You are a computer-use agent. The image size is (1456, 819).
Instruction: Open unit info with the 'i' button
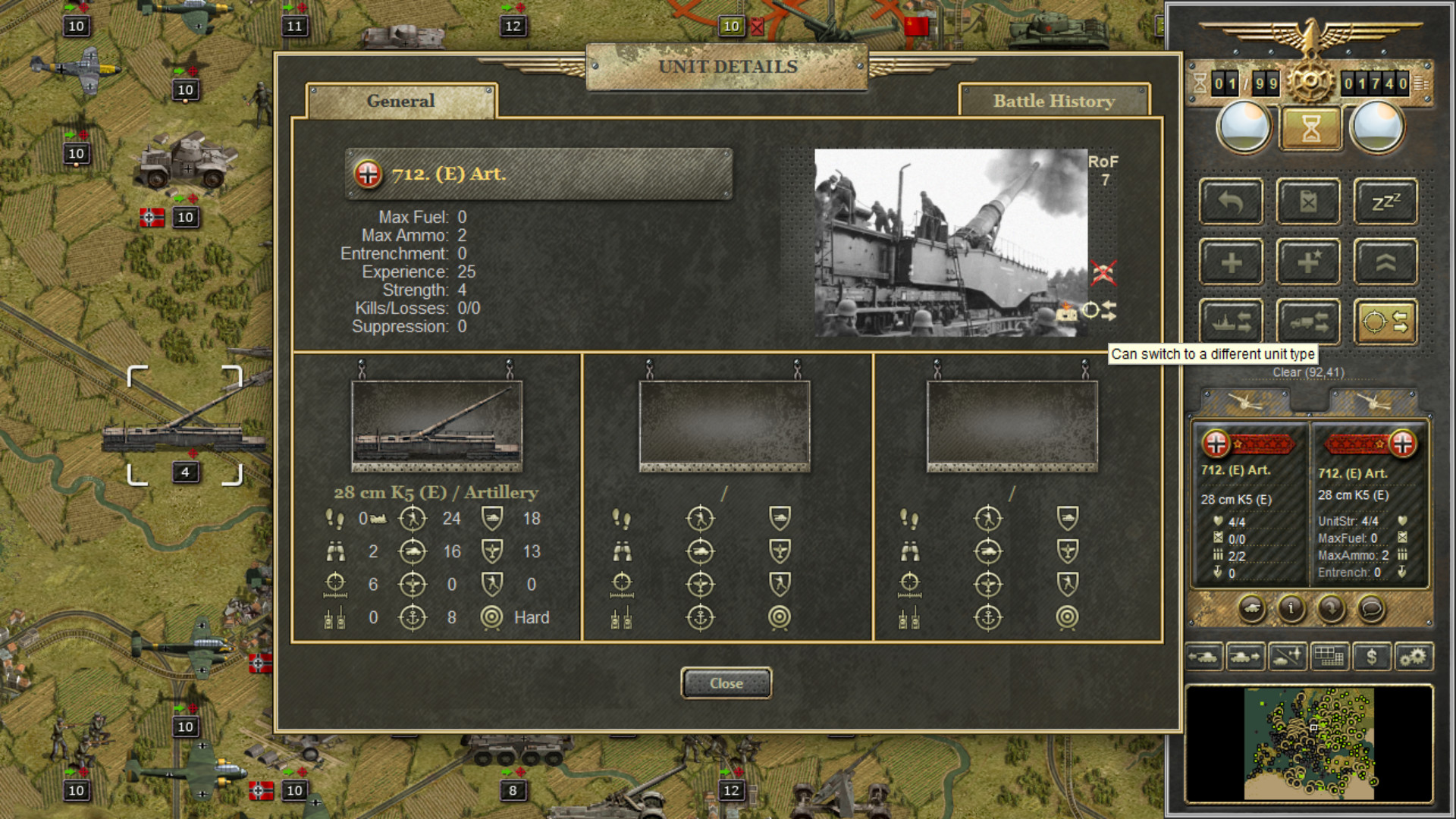(1291, 607)
